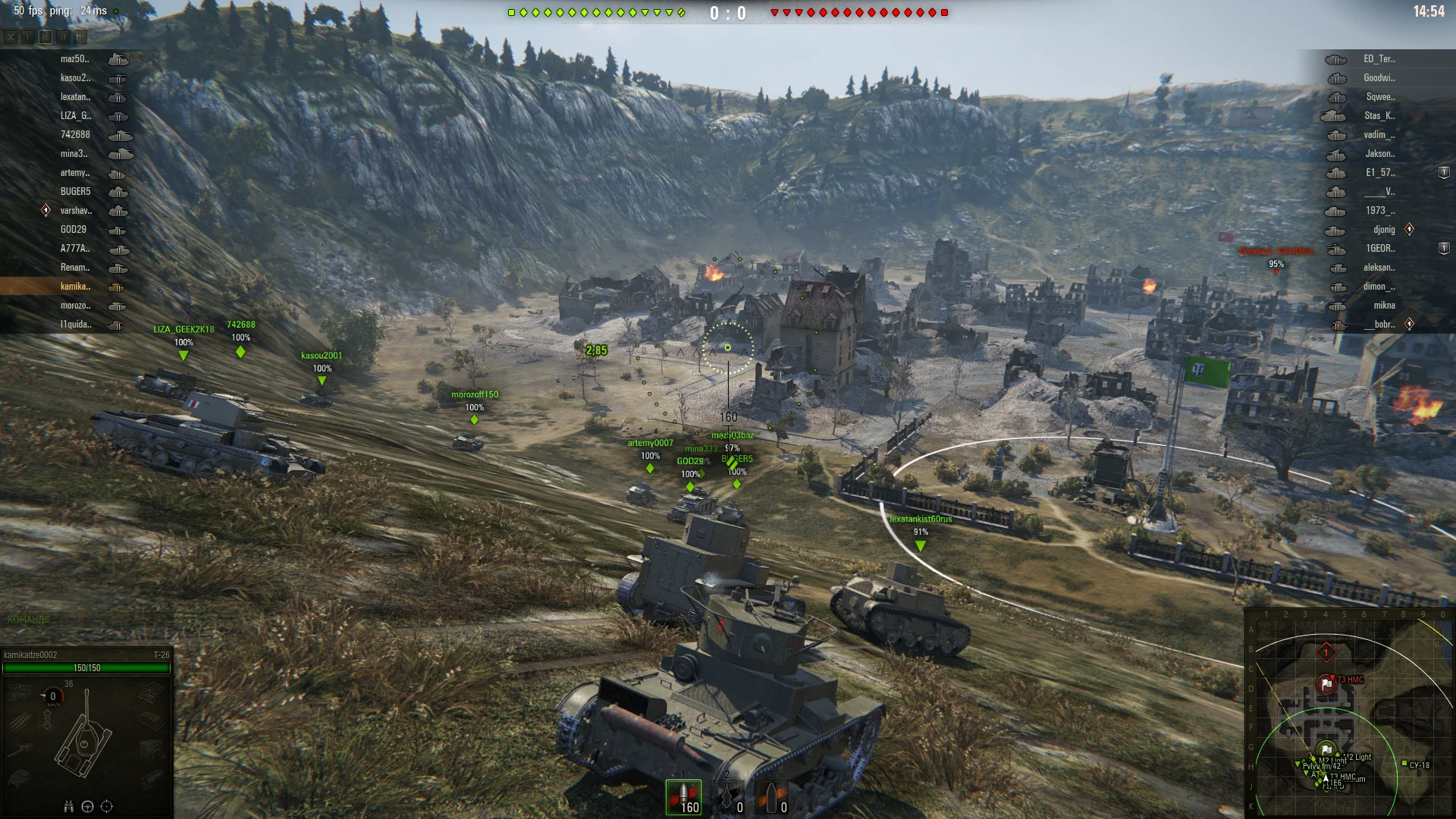The width and height of the screenshot is (1456, 819).
Task: Click the binoculars icon in damage panel
Action: [x=68, y=806]
